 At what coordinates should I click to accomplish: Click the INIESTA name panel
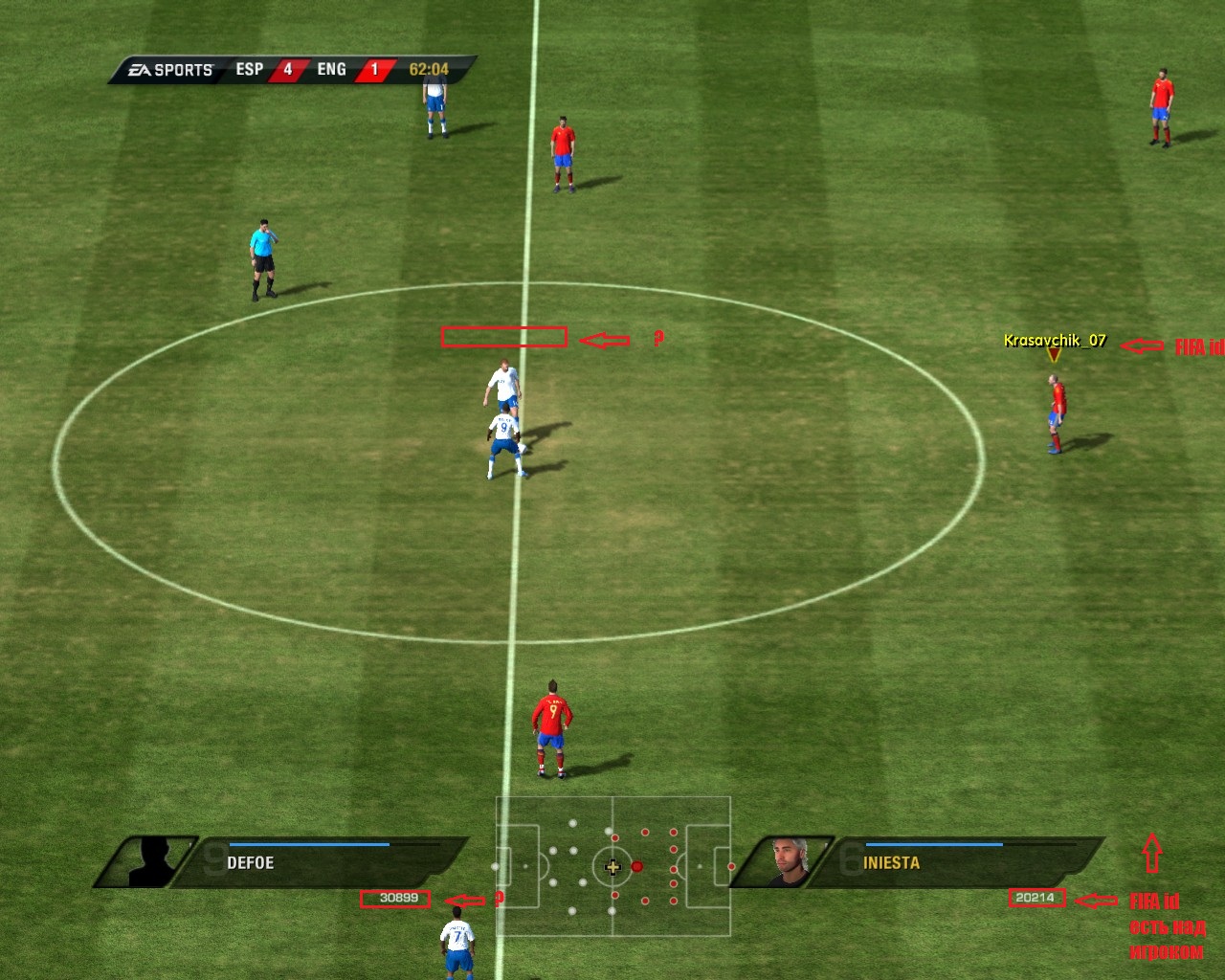[x=957, y=861]
